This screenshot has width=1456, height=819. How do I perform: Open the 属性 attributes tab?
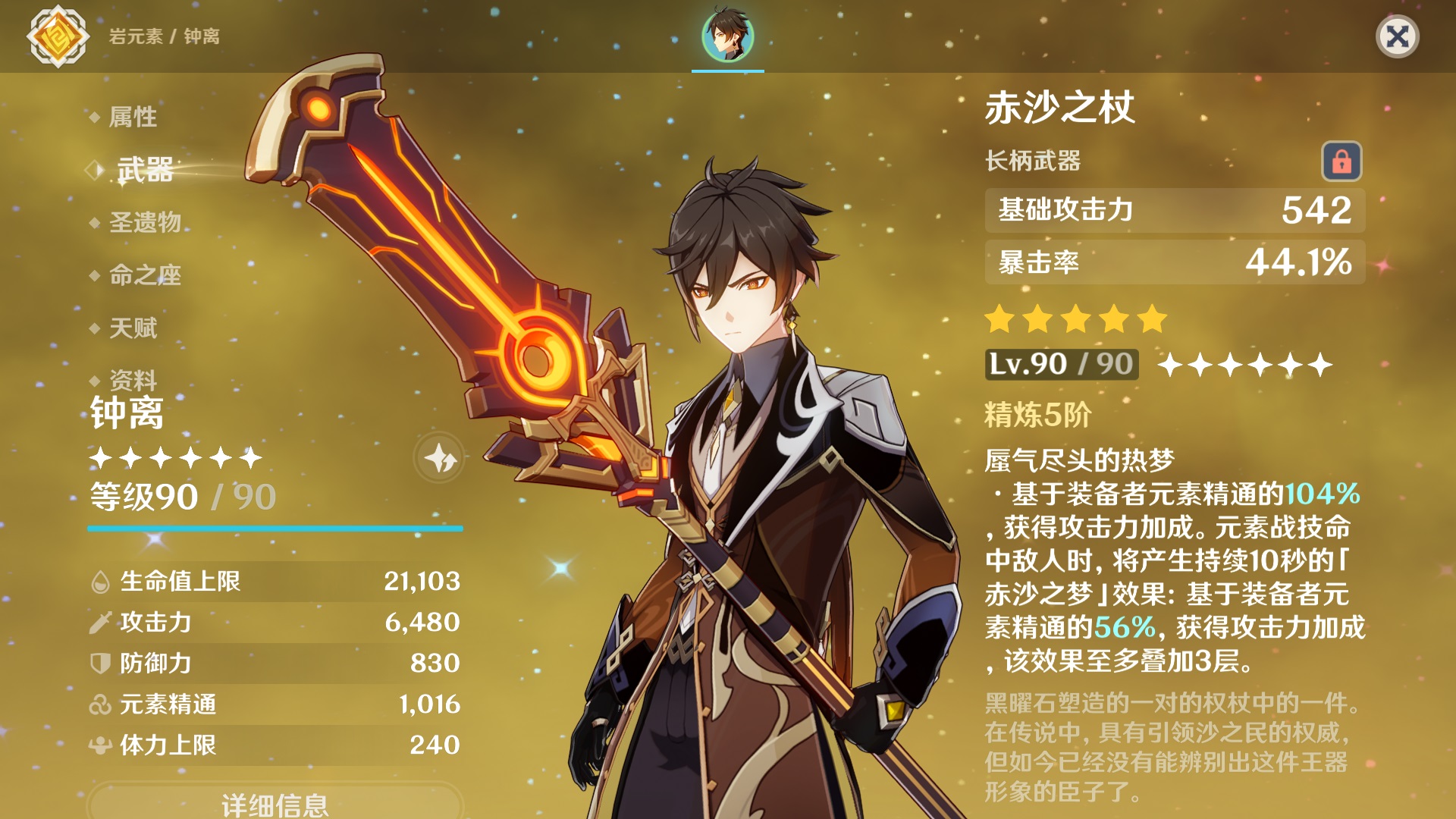[x=133, y=117]
